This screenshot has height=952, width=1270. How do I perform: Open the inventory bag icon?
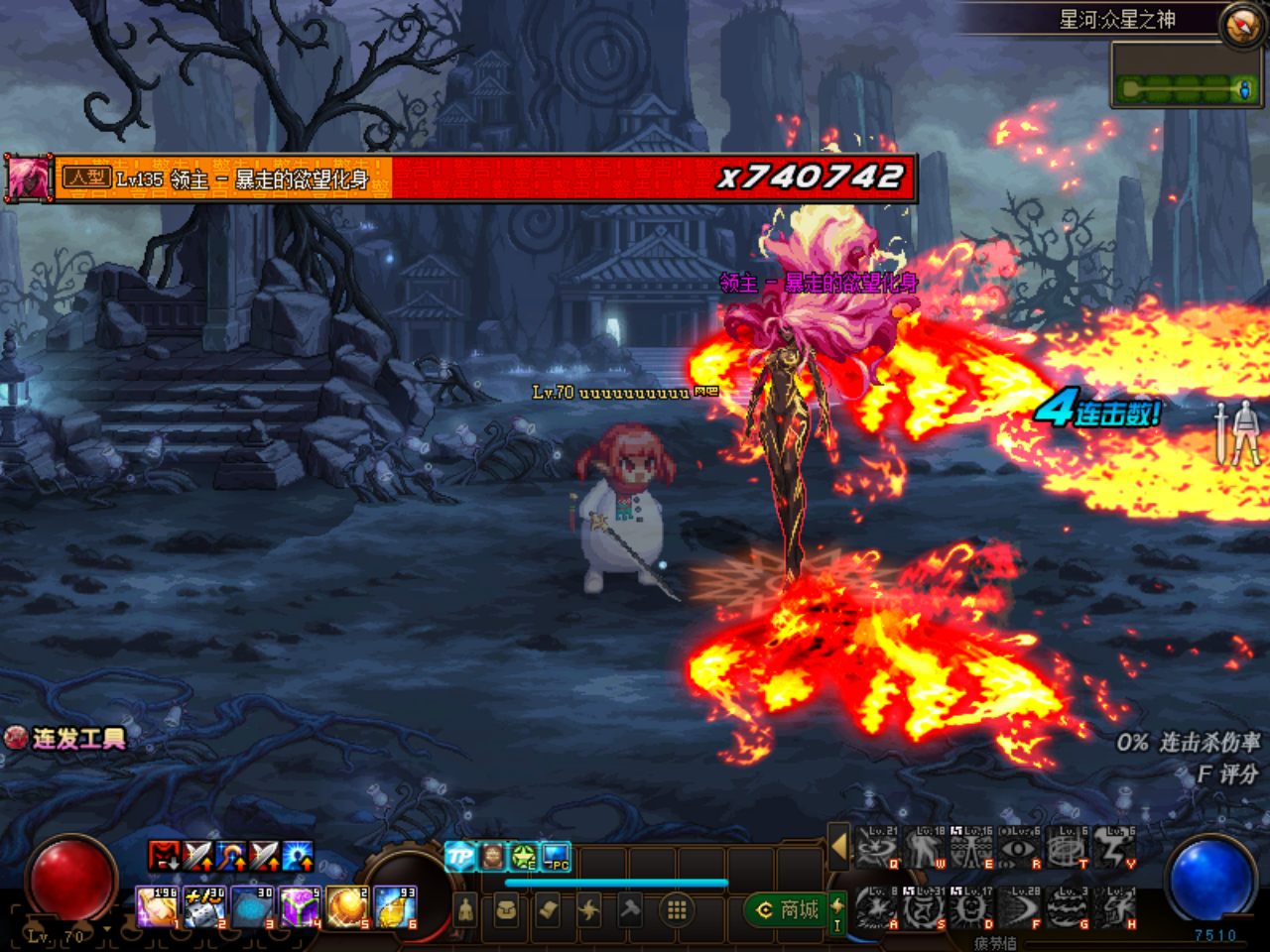(506, 910)
